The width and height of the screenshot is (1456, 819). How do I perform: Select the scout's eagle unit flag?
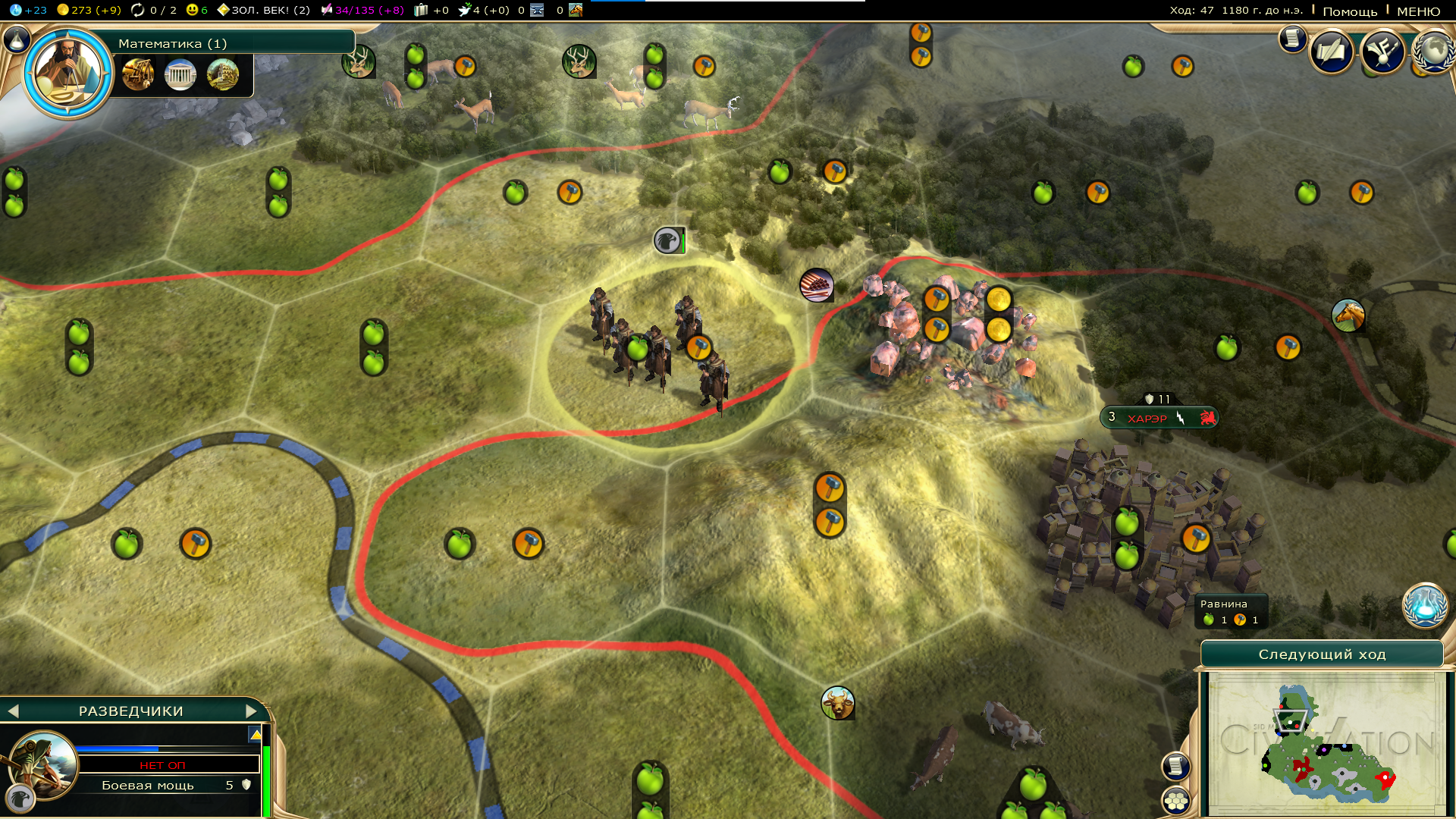tap(668, 241)
